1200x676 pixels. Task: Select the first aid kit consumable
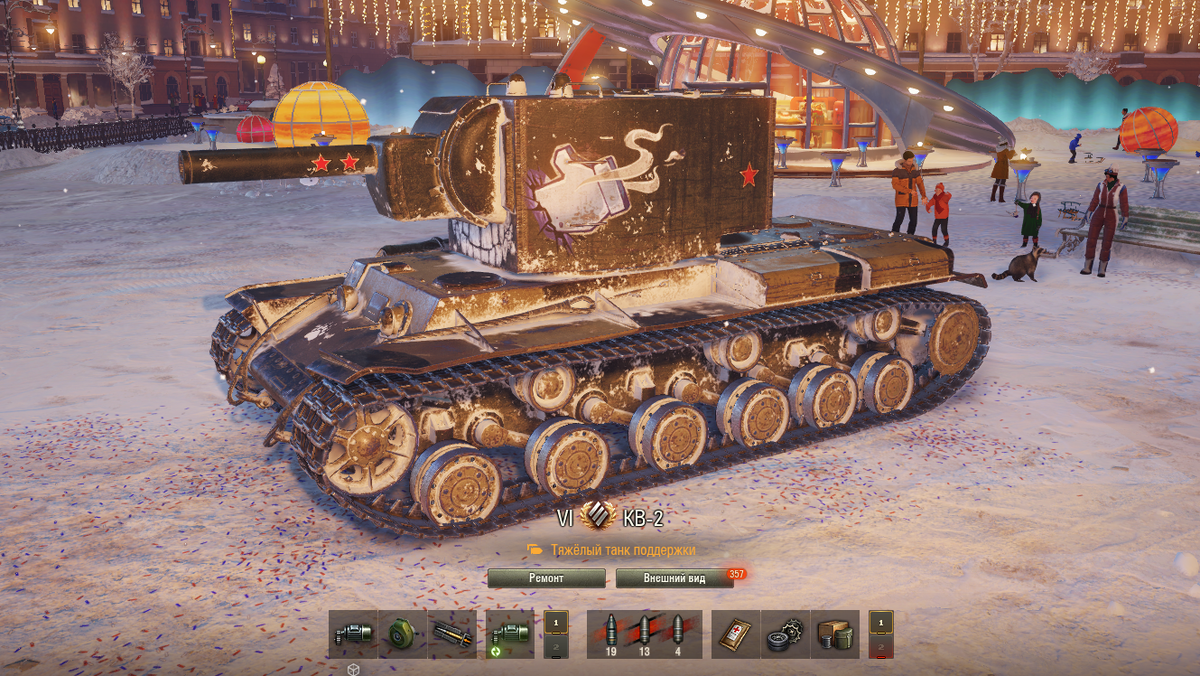736,634
